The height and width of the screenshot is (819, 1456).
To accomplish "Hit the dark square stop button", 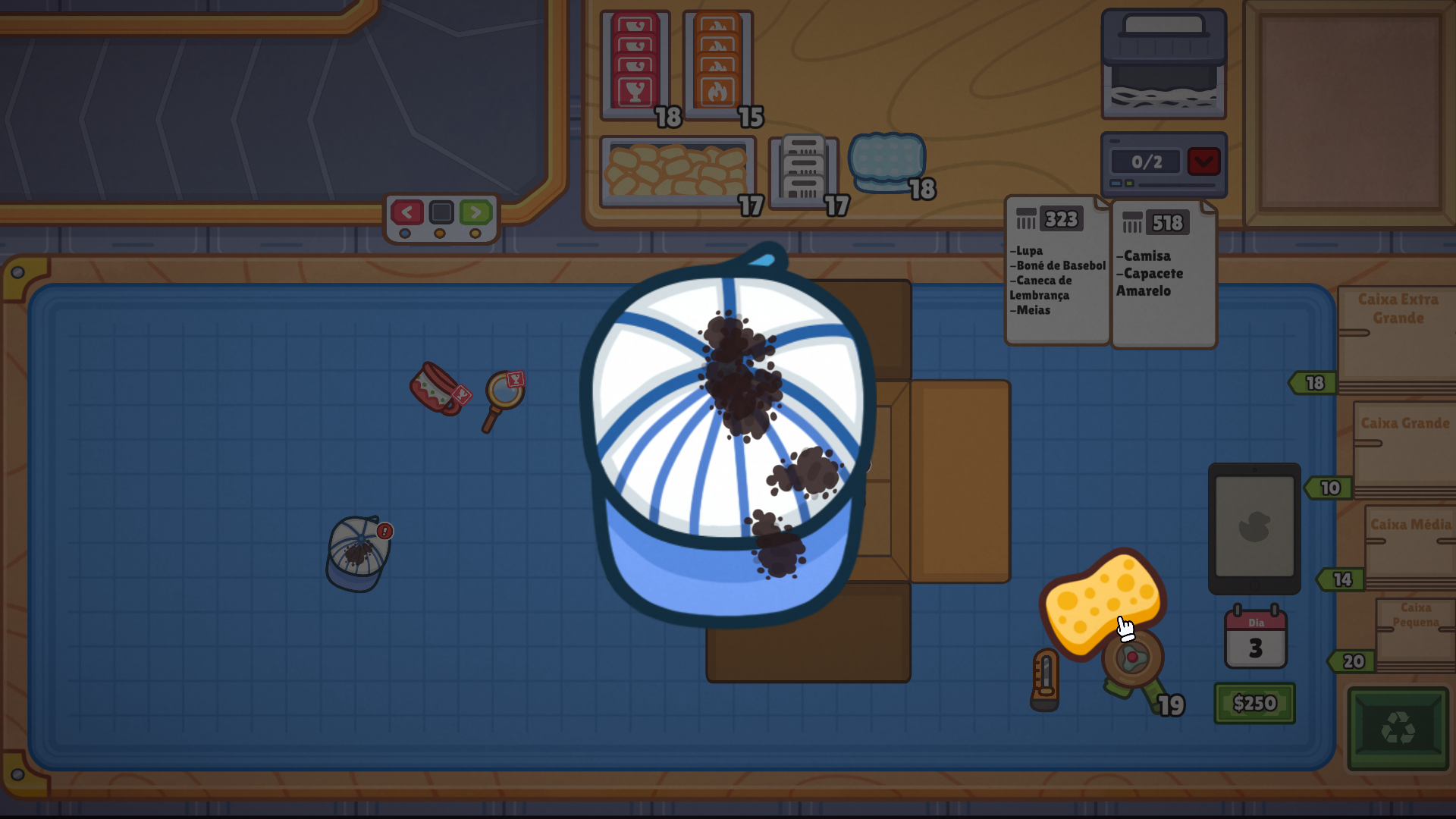I will (x=441, y=212).
